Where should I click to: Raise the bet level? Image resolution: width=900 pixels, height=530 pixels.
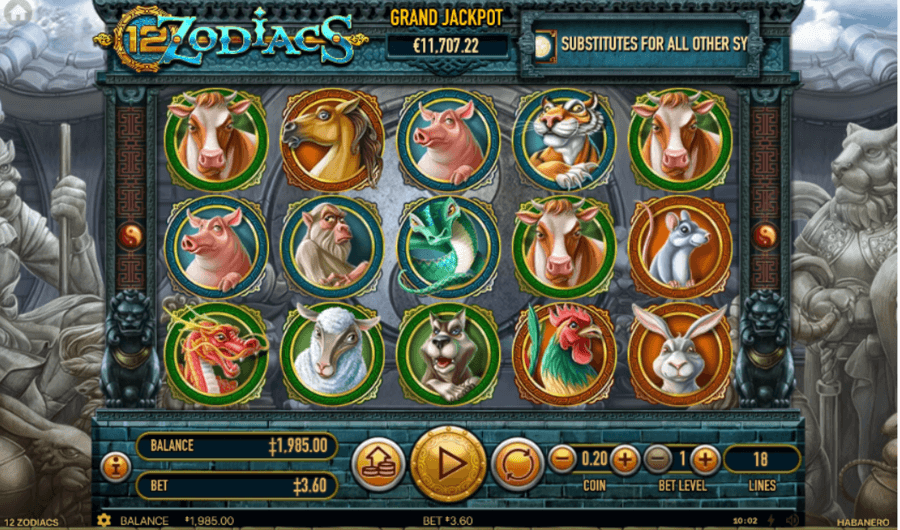pyautogui.click(x=705, y=460)
